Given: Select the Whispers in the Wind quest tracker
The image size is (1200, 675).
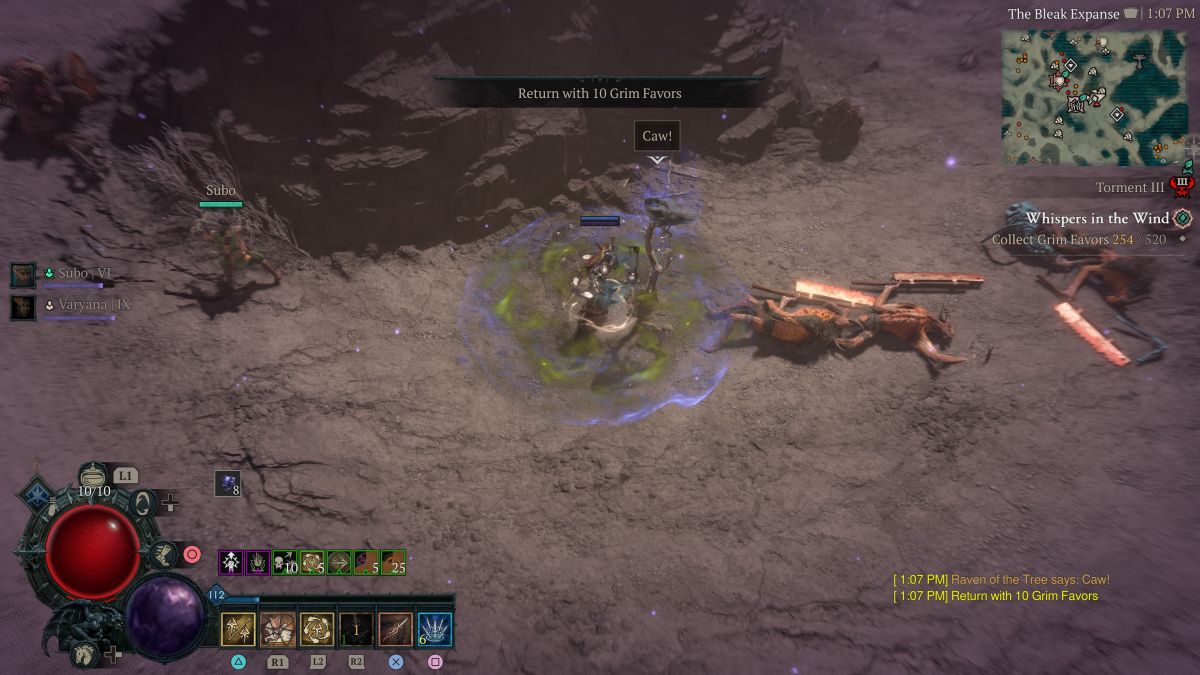Looking at the screenshot, I should [x=1097, y=218].
